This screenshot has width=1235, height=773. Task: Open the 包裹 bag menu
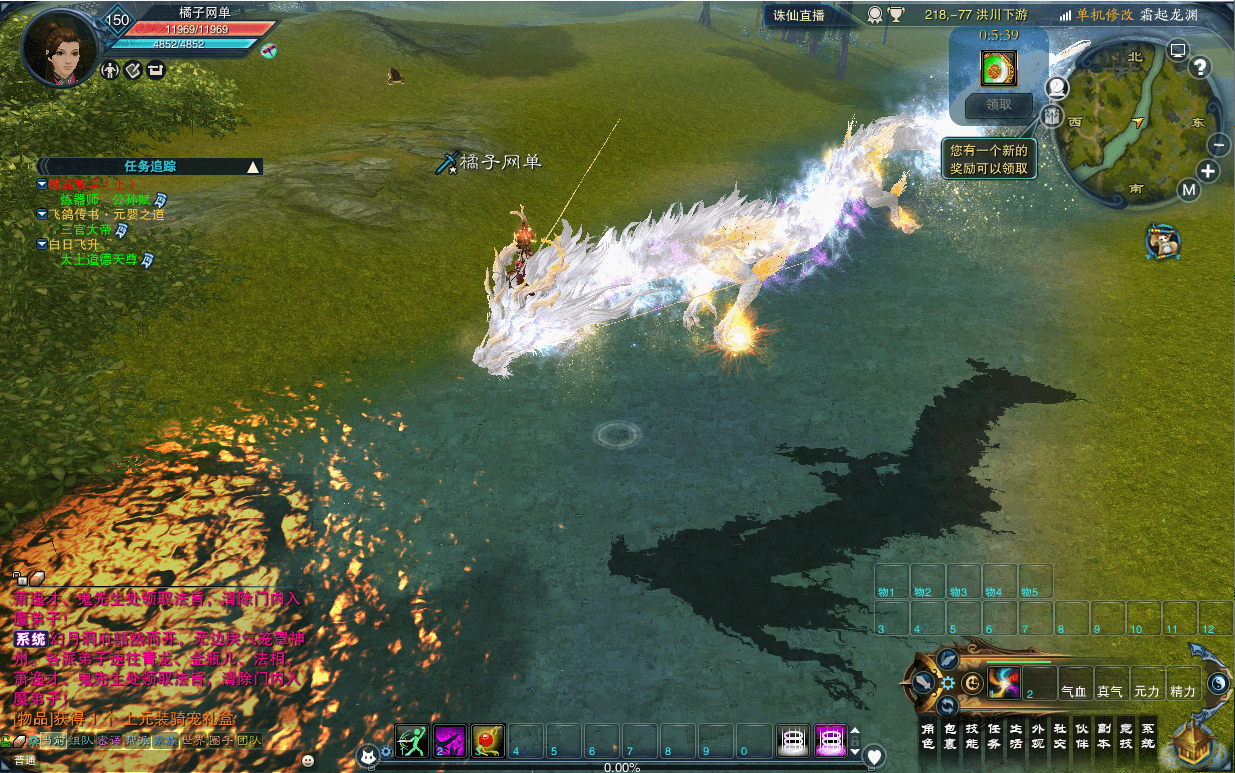coord(949,736)
